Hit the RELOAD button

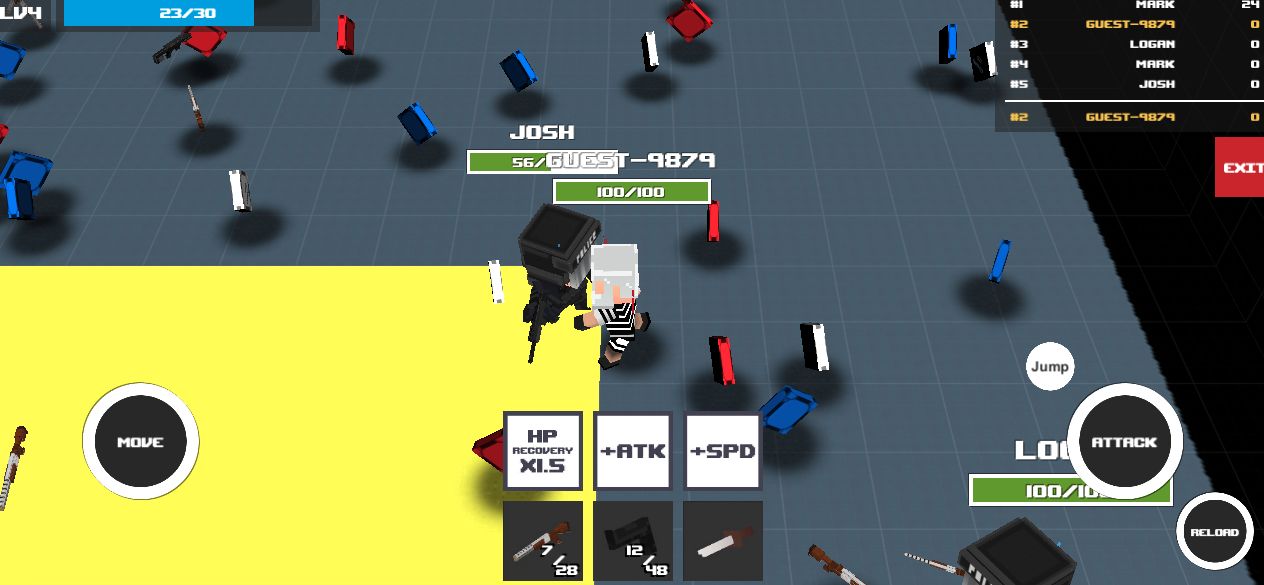point(1214,533)
